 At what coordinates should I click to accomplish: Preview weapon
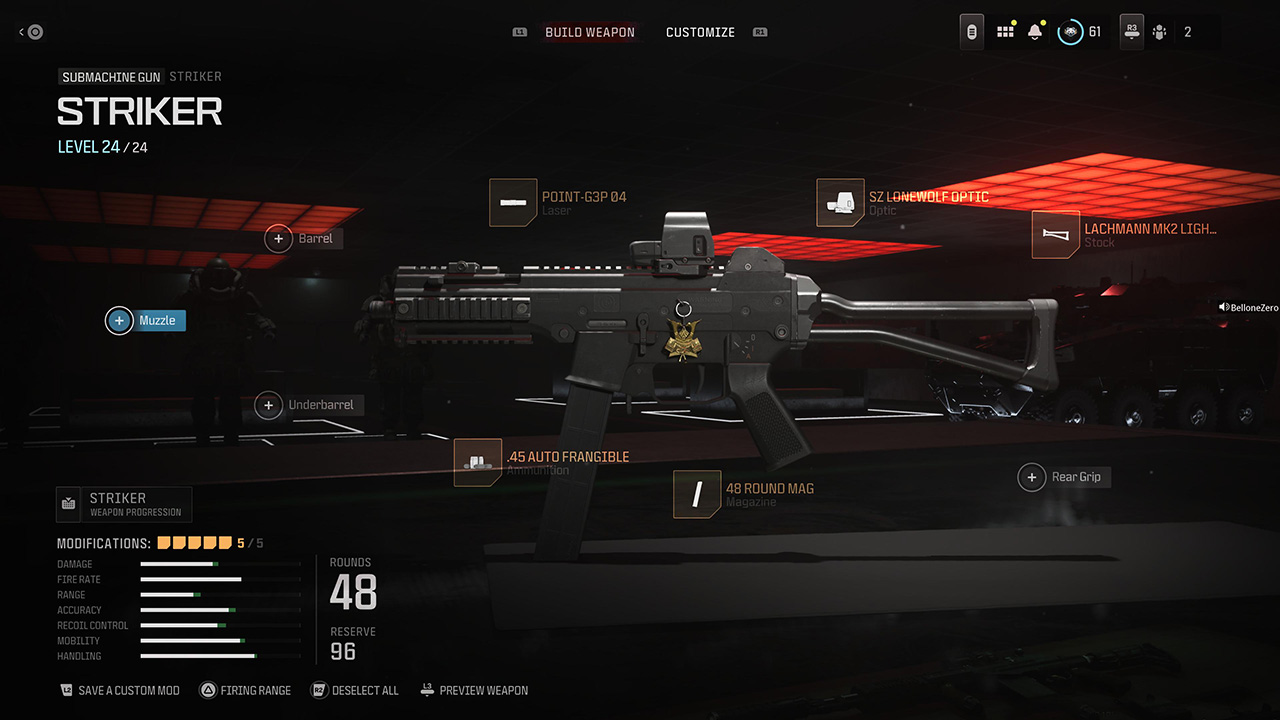point(475,690)
